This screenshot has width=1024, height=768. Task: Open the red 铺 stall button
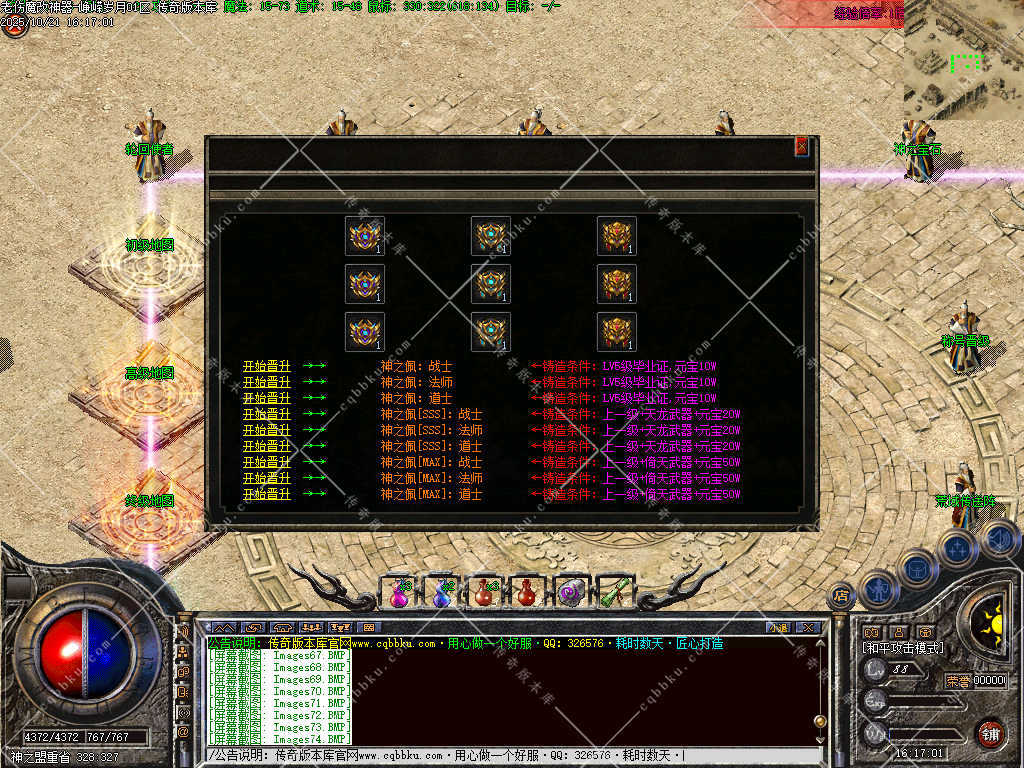point(990,733)
